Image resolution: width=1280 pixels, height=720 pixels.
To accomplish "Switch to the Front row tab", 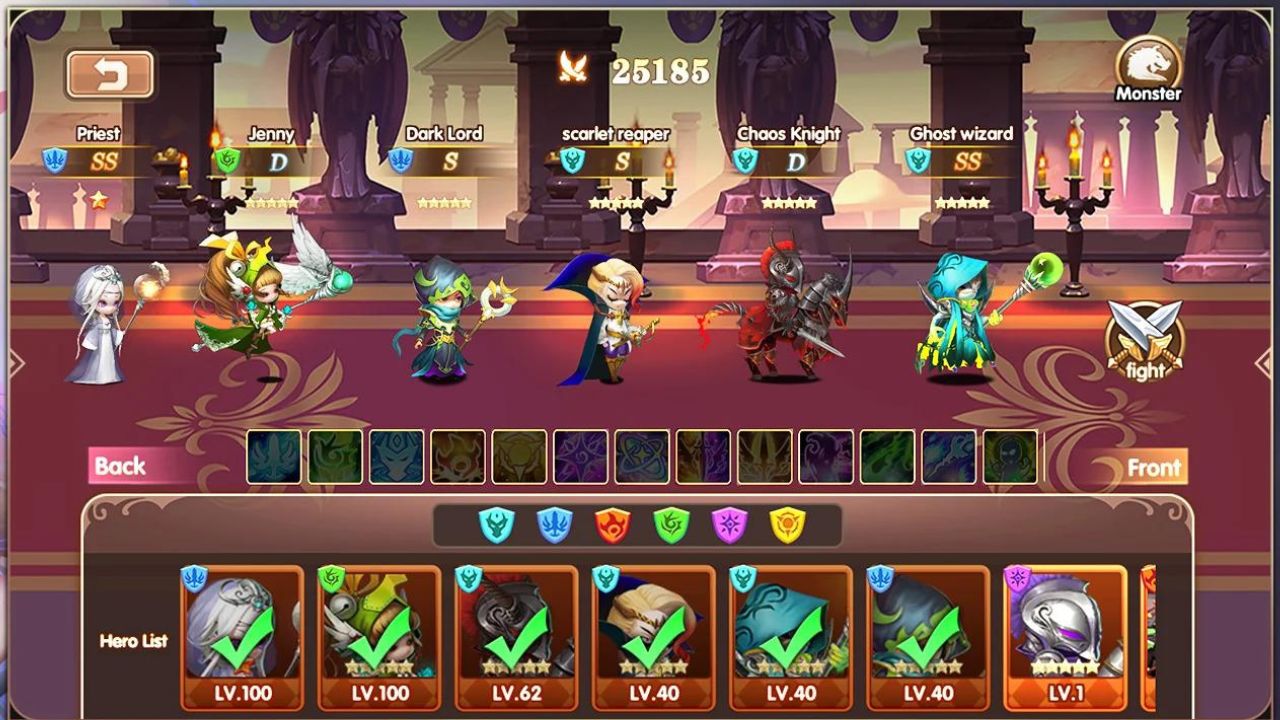I will click(x=1155, y=466).
